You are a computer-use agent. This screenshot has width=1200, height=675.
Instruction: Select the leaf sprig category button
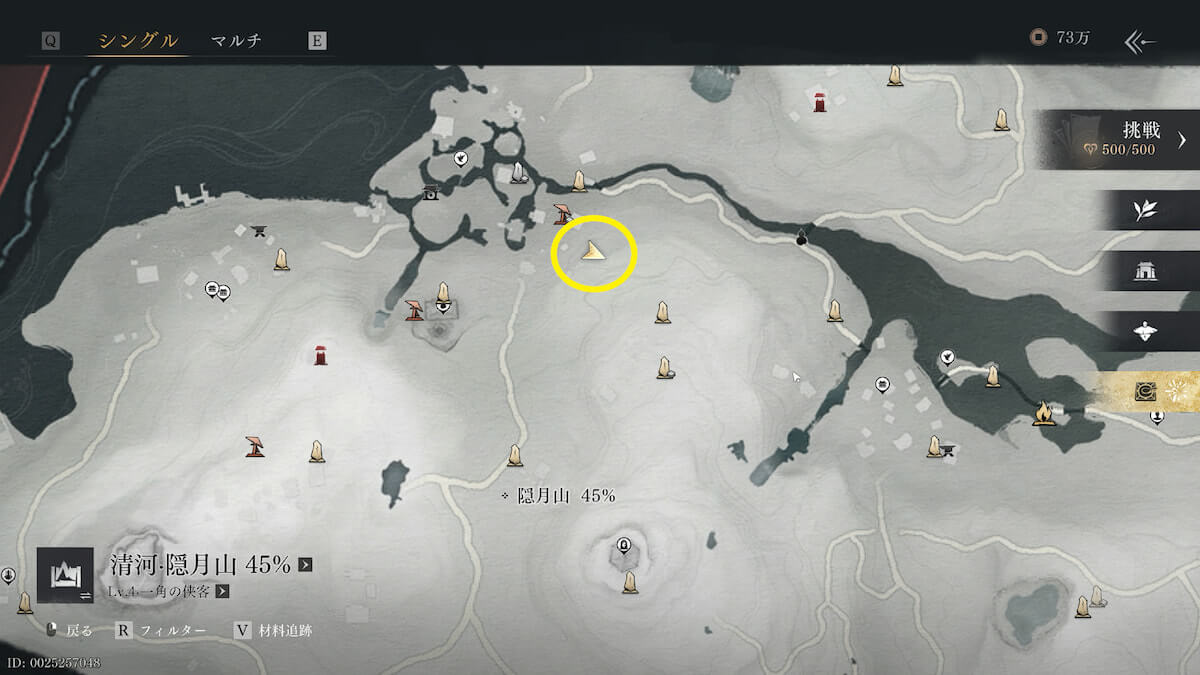click(x=1145, y=210)
